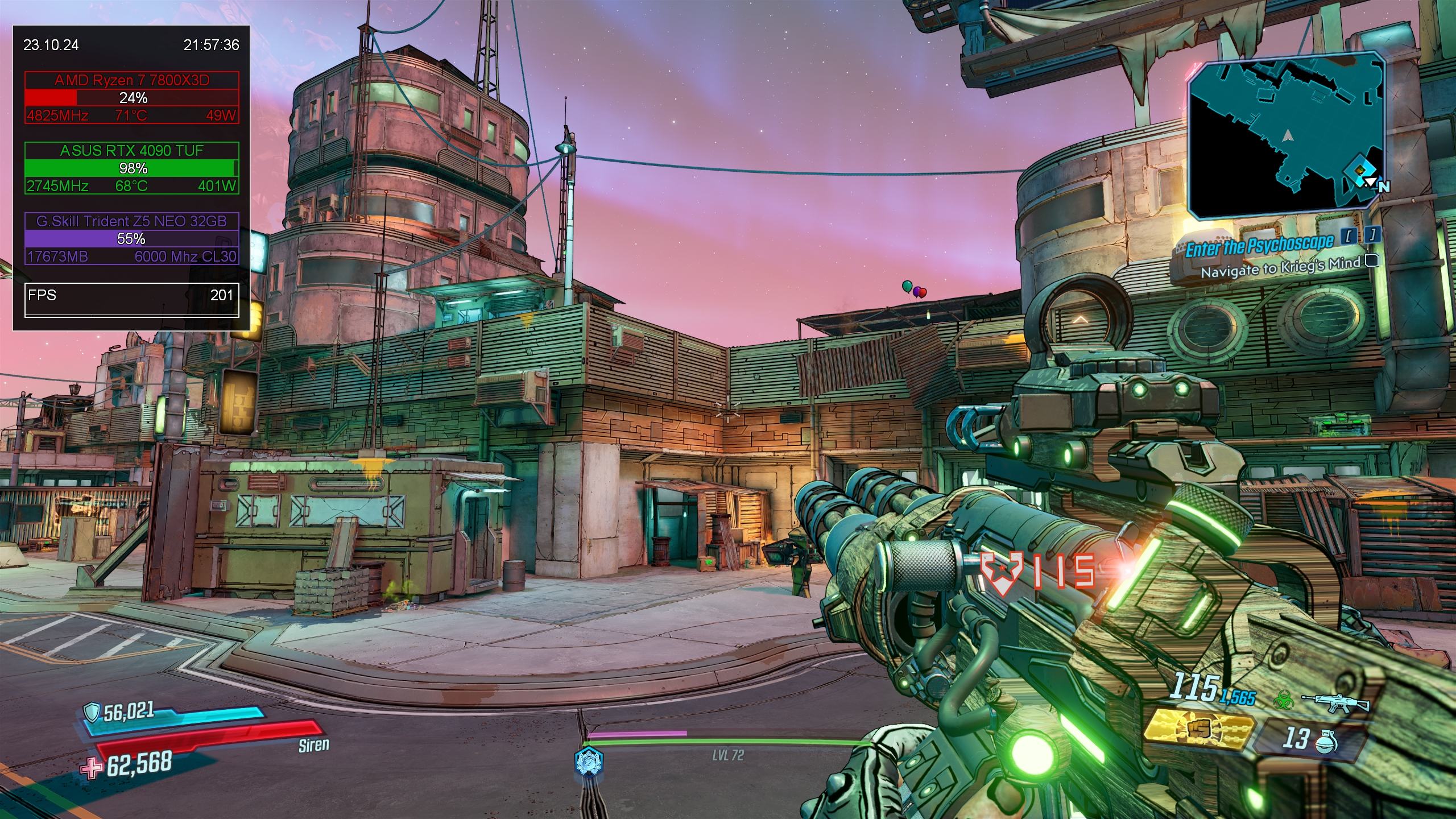Click the corrosive element icon
Screen dimensions: 1456x819
[x=1283, y=698]
